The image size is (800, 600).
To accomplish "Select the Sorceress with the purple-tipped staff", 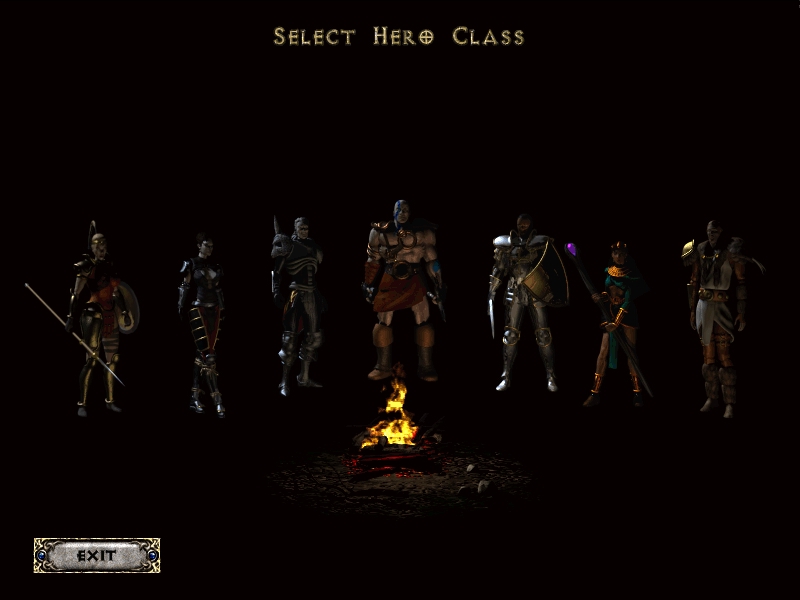I will click(615, 320).
